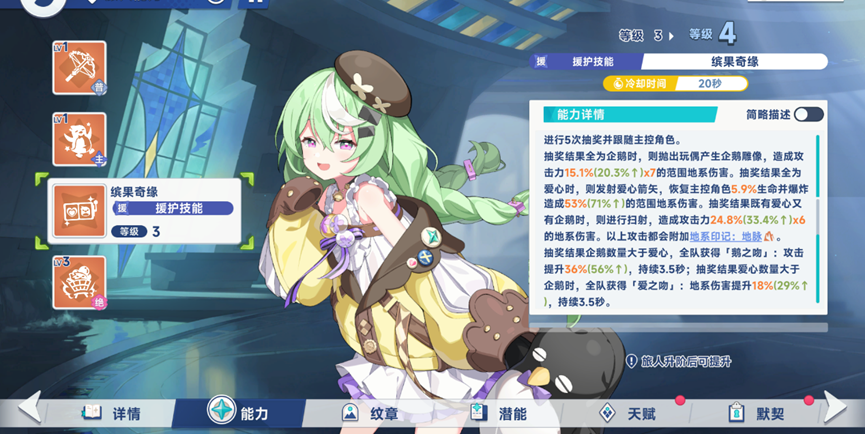Switch to the 纹章 tab

[x=370, y=412]
